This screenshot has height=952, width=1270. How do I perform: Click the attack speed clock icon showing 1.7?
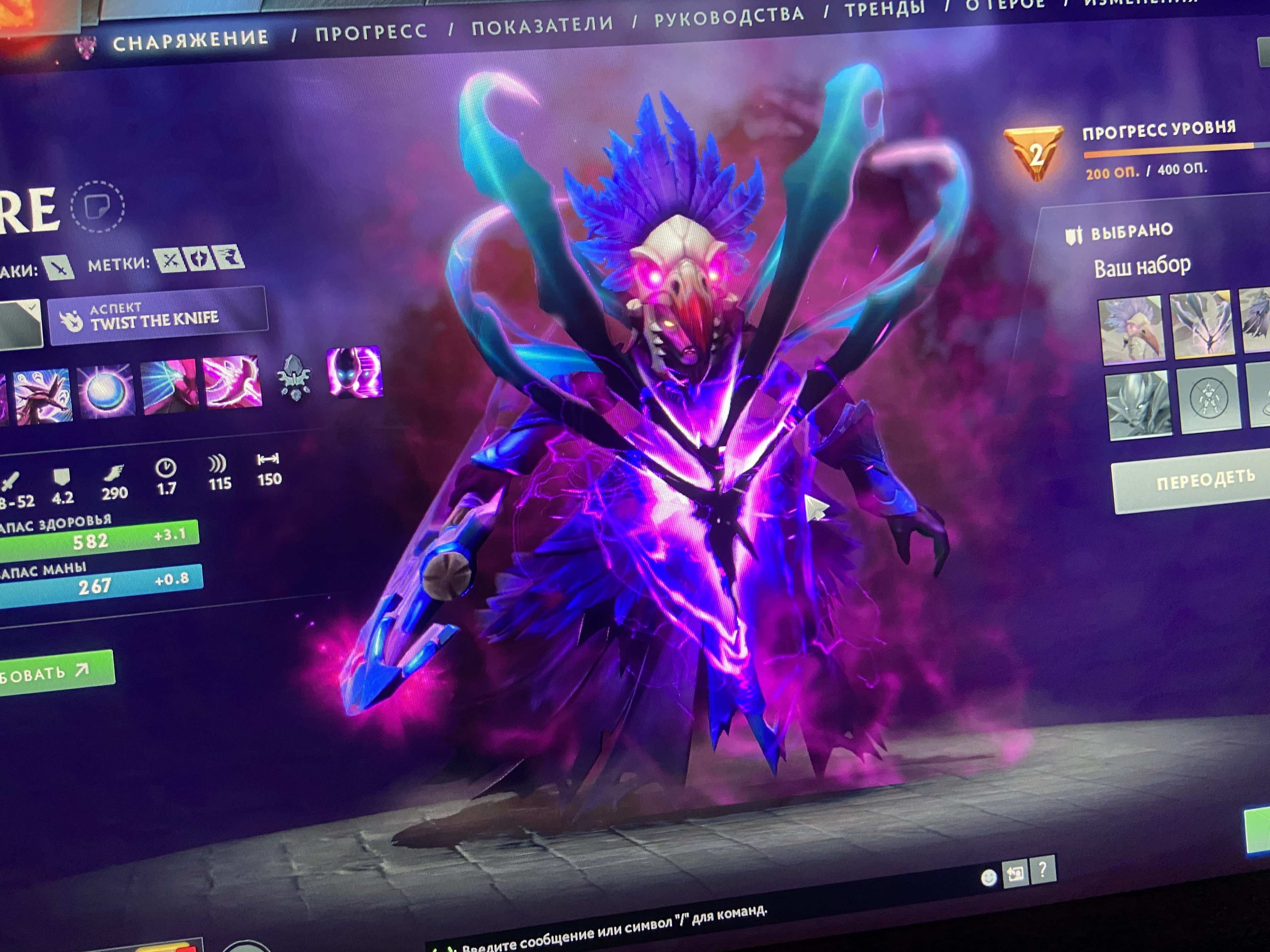tap(167, 468)
